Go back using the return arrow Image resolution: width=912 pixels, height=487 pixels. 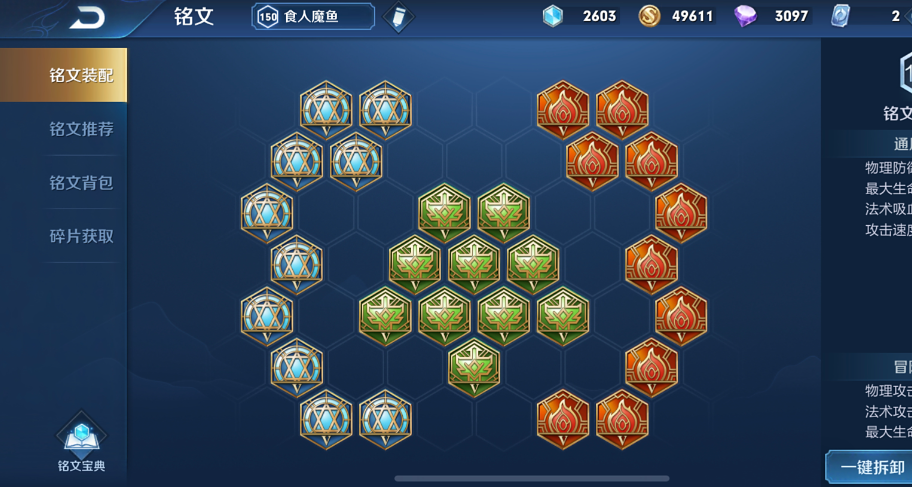click(x=89, y=17)
